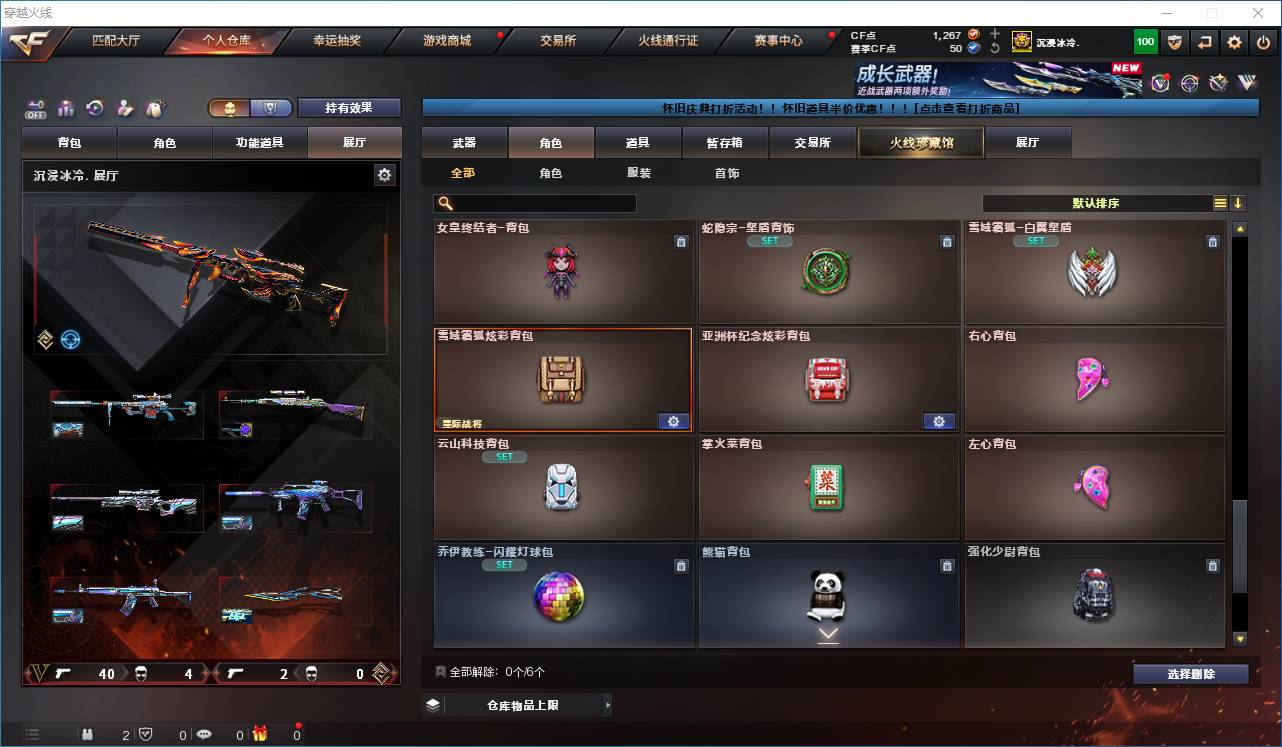Image resolution: width=1282 pixels, height=747 pixels.
Task: Click the 持有效果 button
Action: pyautogui.click(x=348, y=107)
